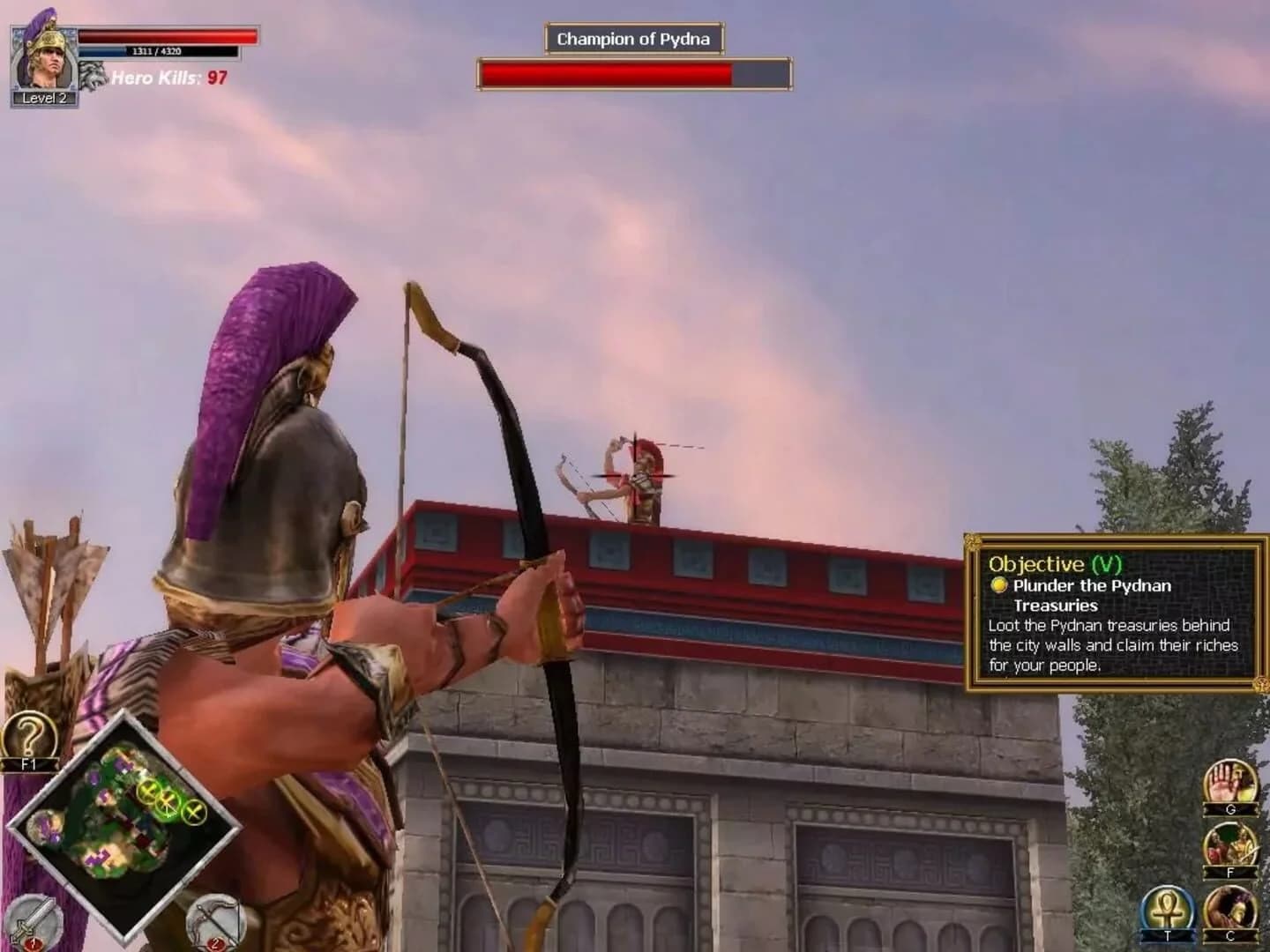Click the yellow objective bullet marker
The width and height of the screenshot is (1270, 952).
999,585
